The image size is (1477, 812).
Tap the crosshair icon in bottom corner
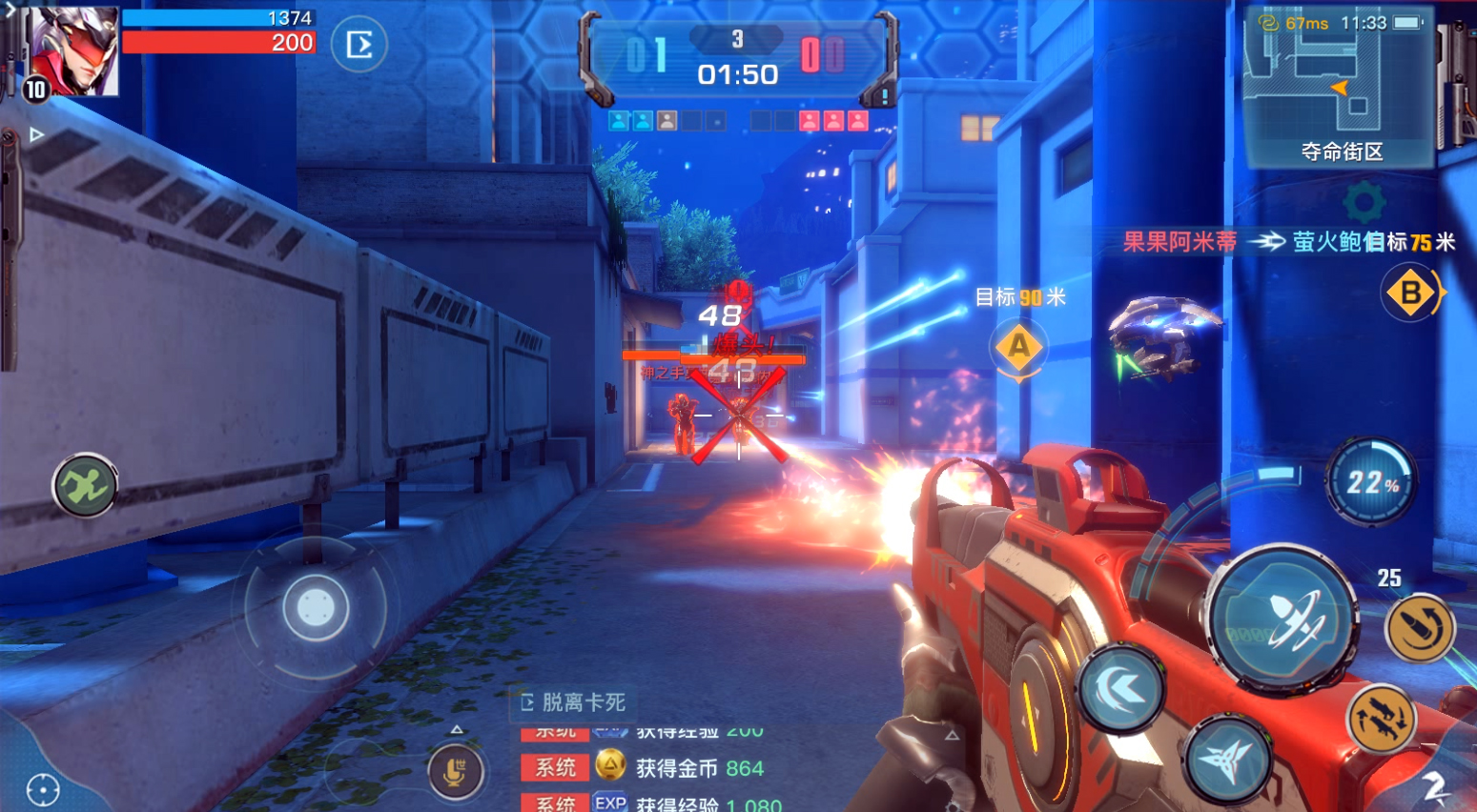coord(43,789)
